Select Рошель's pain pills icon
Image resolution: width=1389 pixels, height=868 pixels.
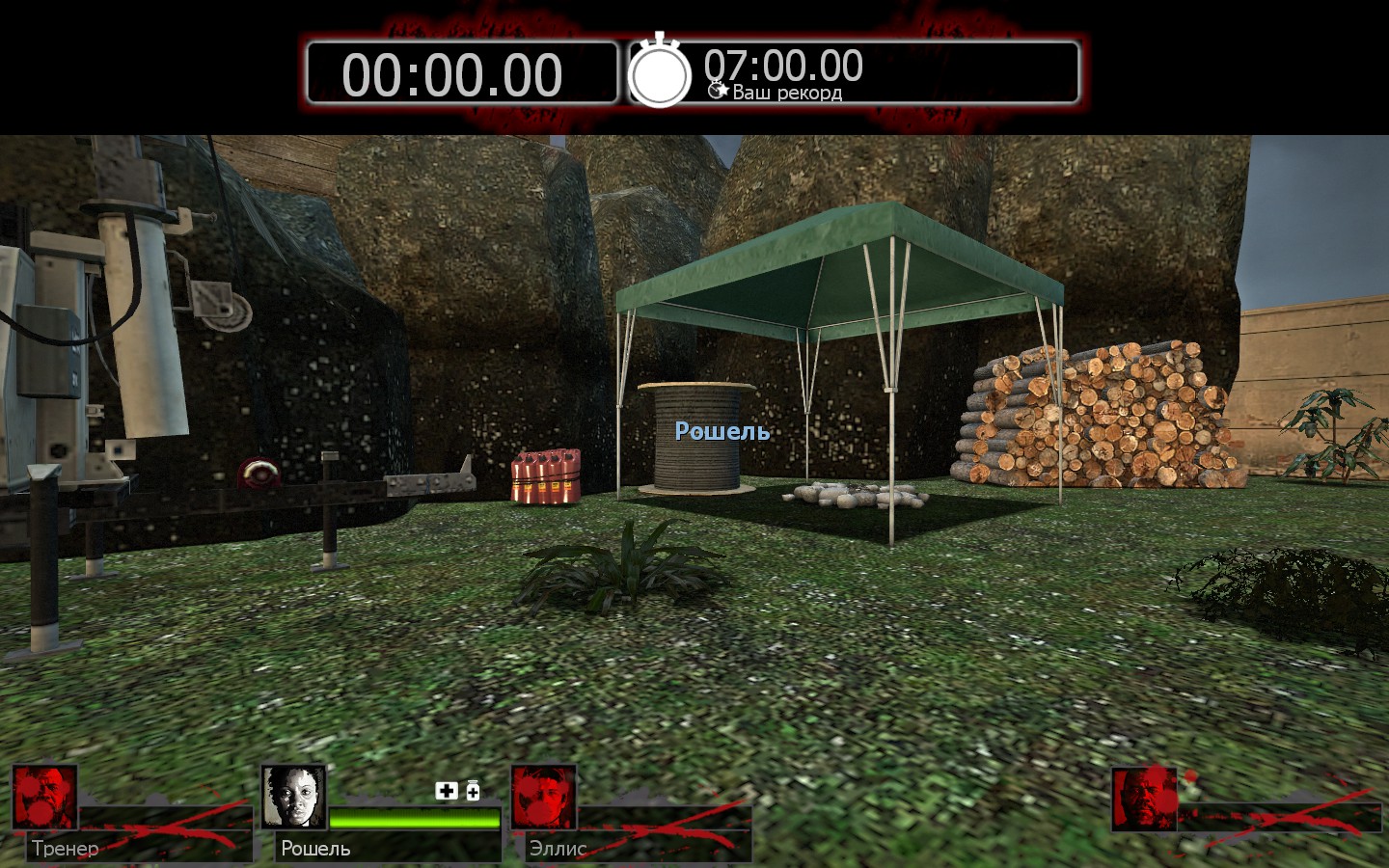tap(473, 791)
